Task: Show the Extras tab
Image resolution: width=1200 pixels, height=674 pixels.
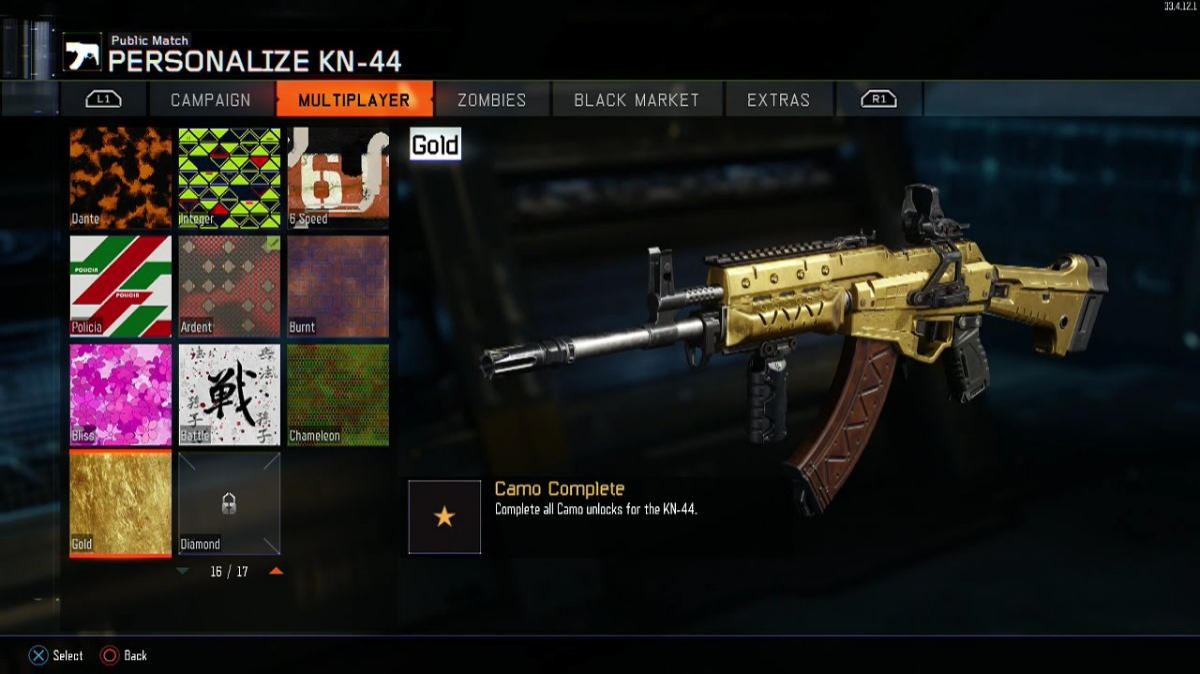Action: click(x=778, y=100)
